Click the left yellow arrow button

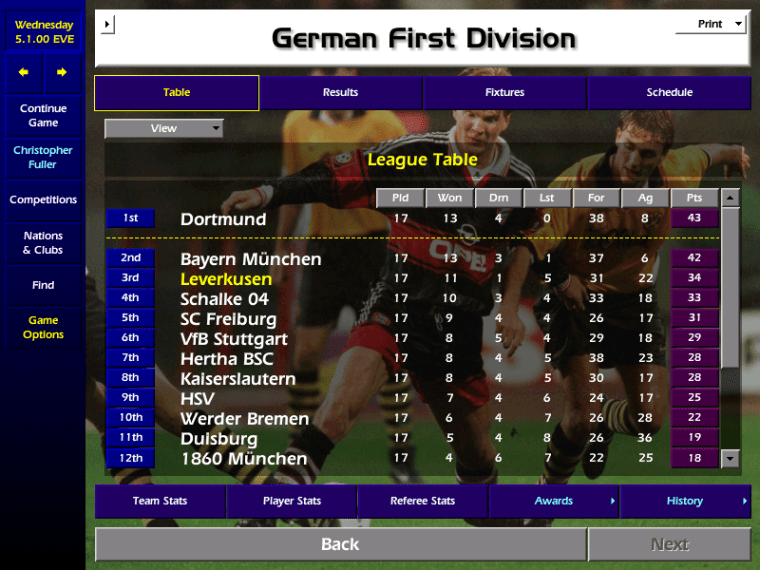(x=24, y=73)
